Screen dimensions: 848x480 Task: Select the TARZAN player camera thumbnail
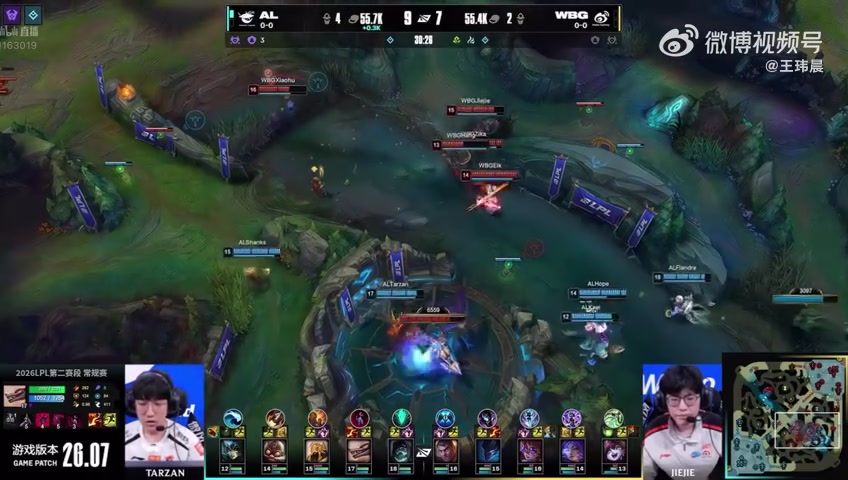pyautogui.click(x=164, y=415)
